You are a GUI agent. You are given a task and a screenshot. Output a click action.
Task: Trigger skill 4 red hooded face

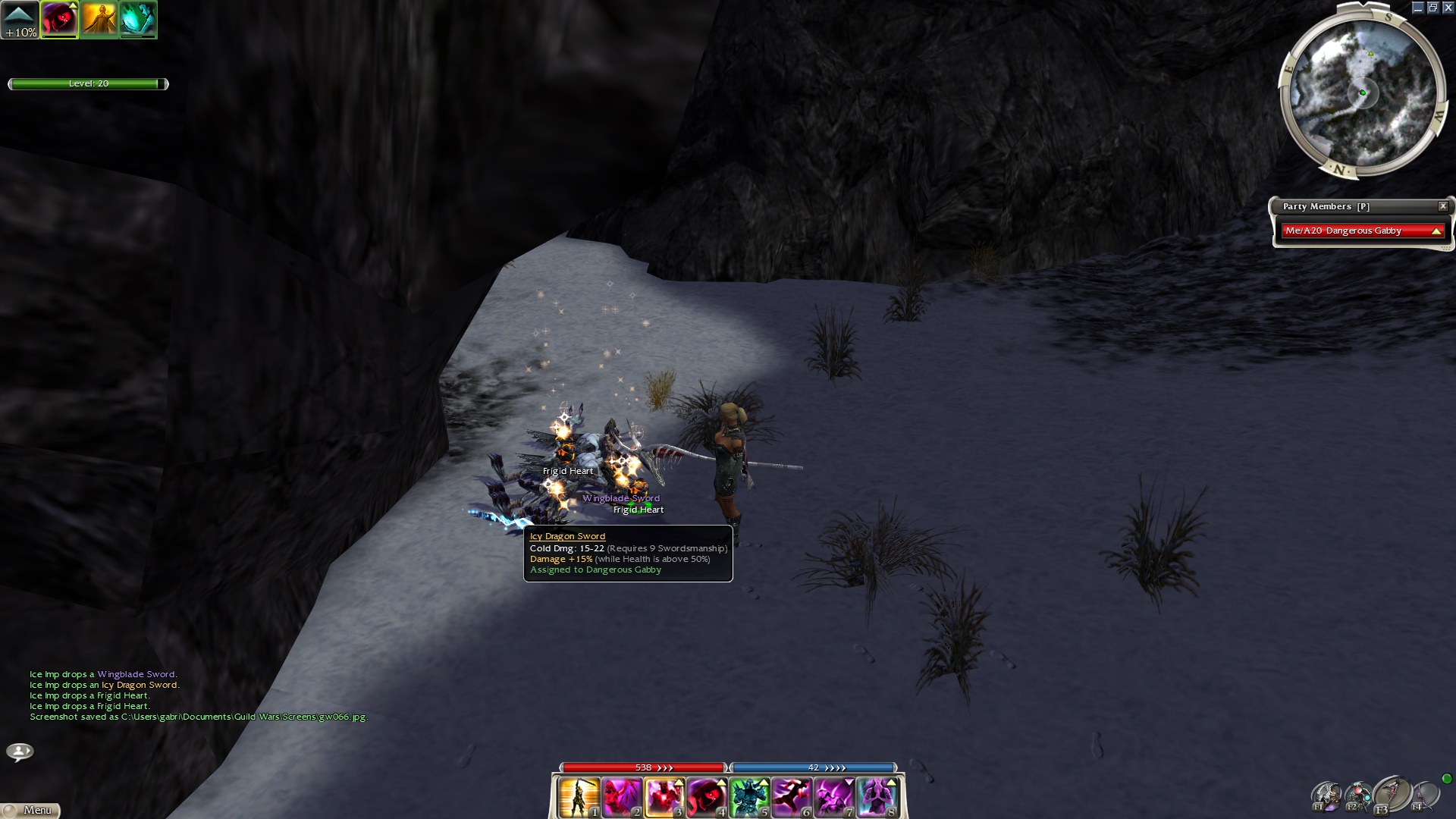point(707,797)
